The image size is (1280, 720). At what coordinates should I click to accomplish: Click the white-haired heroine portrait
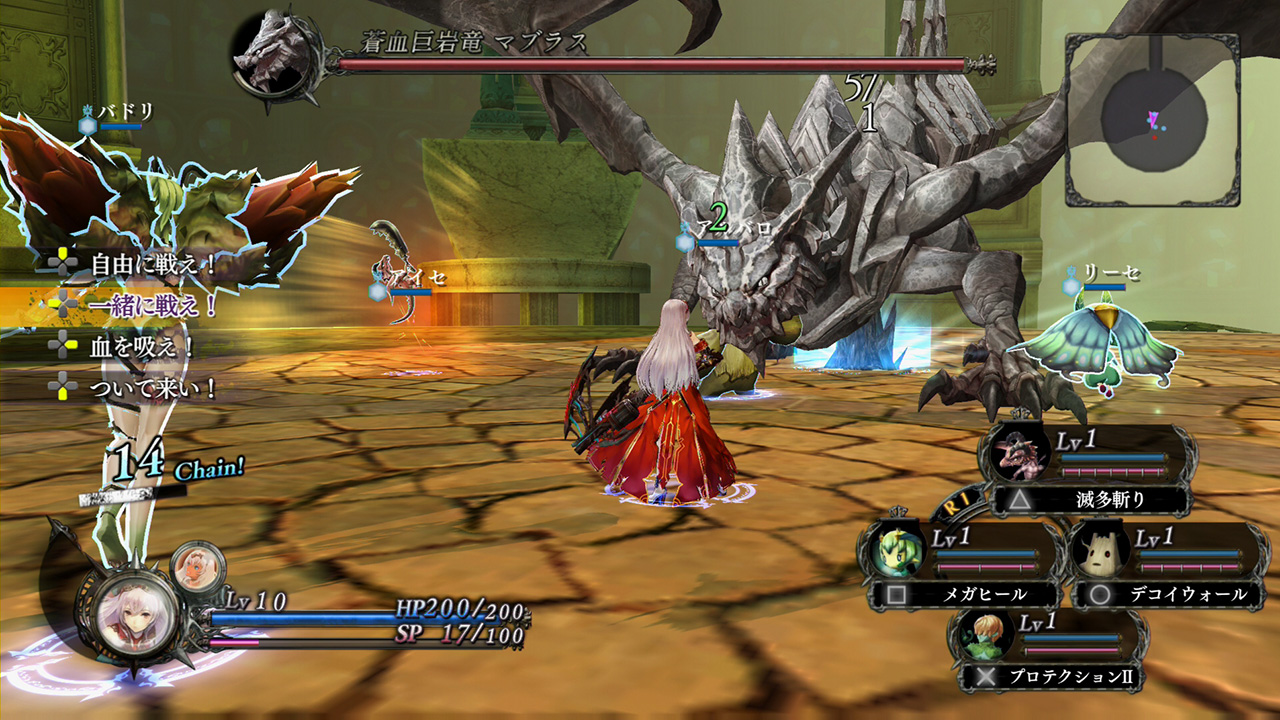tap(136, 615)
